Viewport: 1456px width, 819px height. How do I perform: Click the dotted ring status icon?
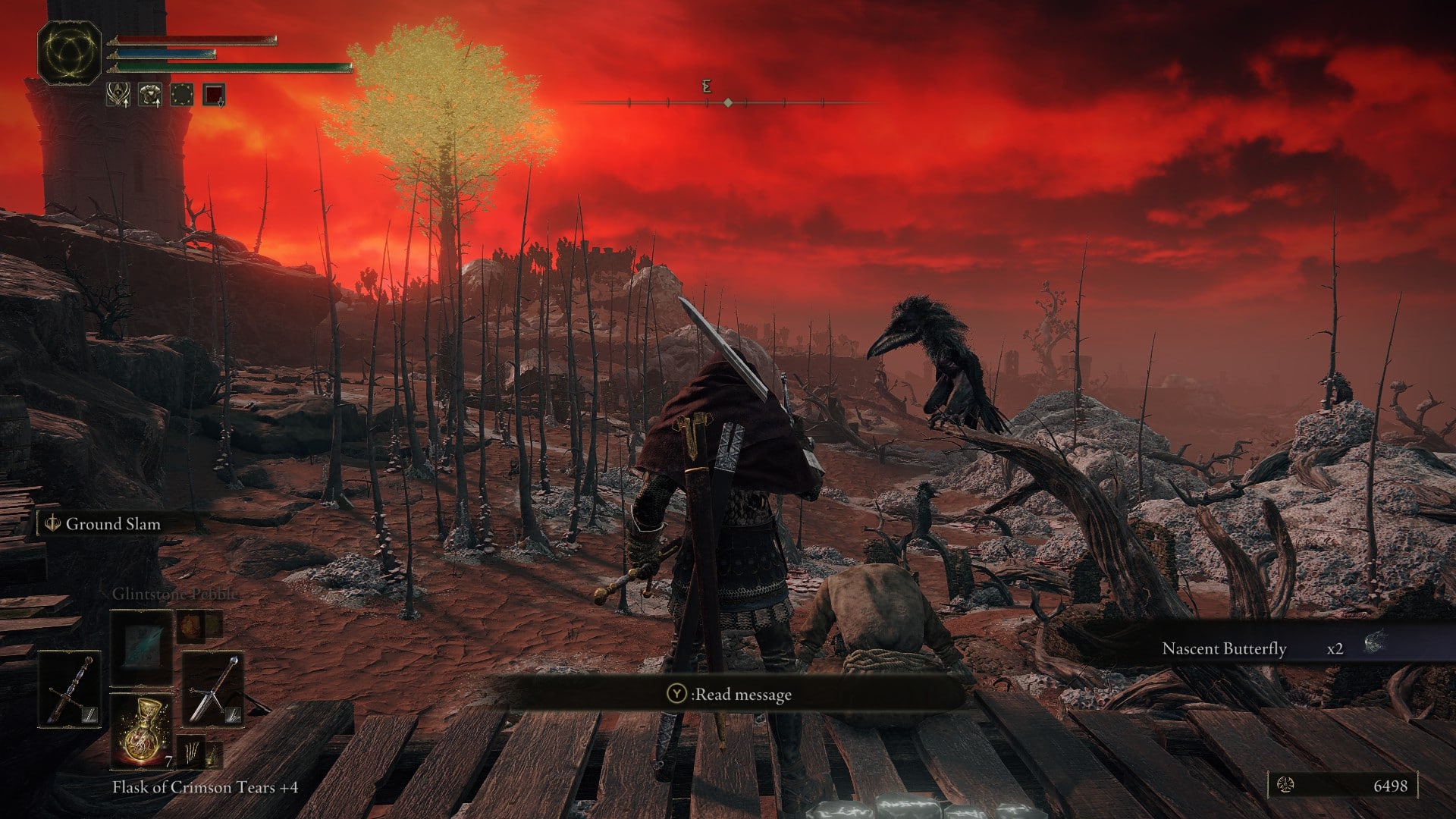[181, 95]
